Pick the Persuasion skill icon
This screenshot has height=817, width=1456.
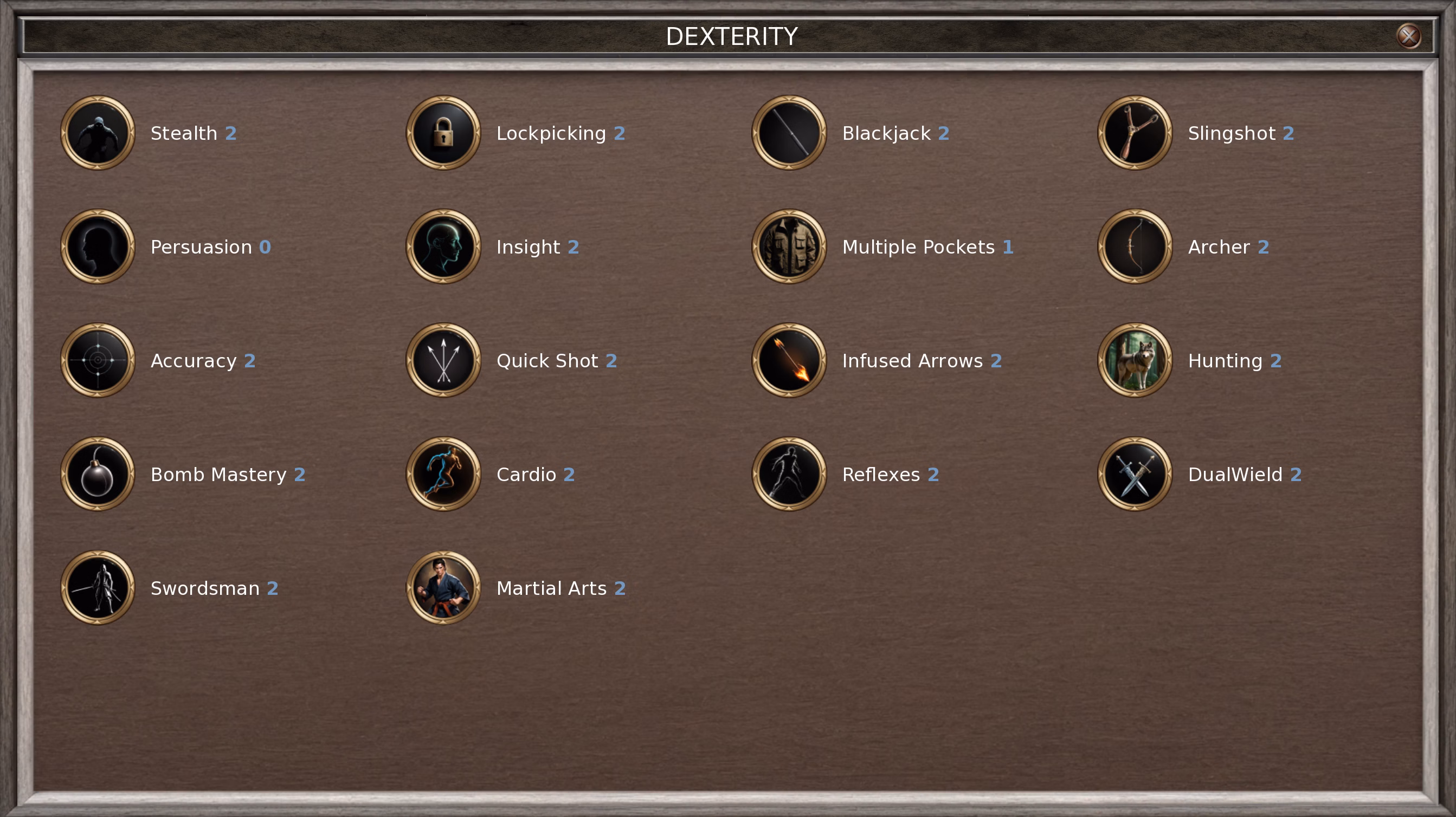click(x=98, y=247)
